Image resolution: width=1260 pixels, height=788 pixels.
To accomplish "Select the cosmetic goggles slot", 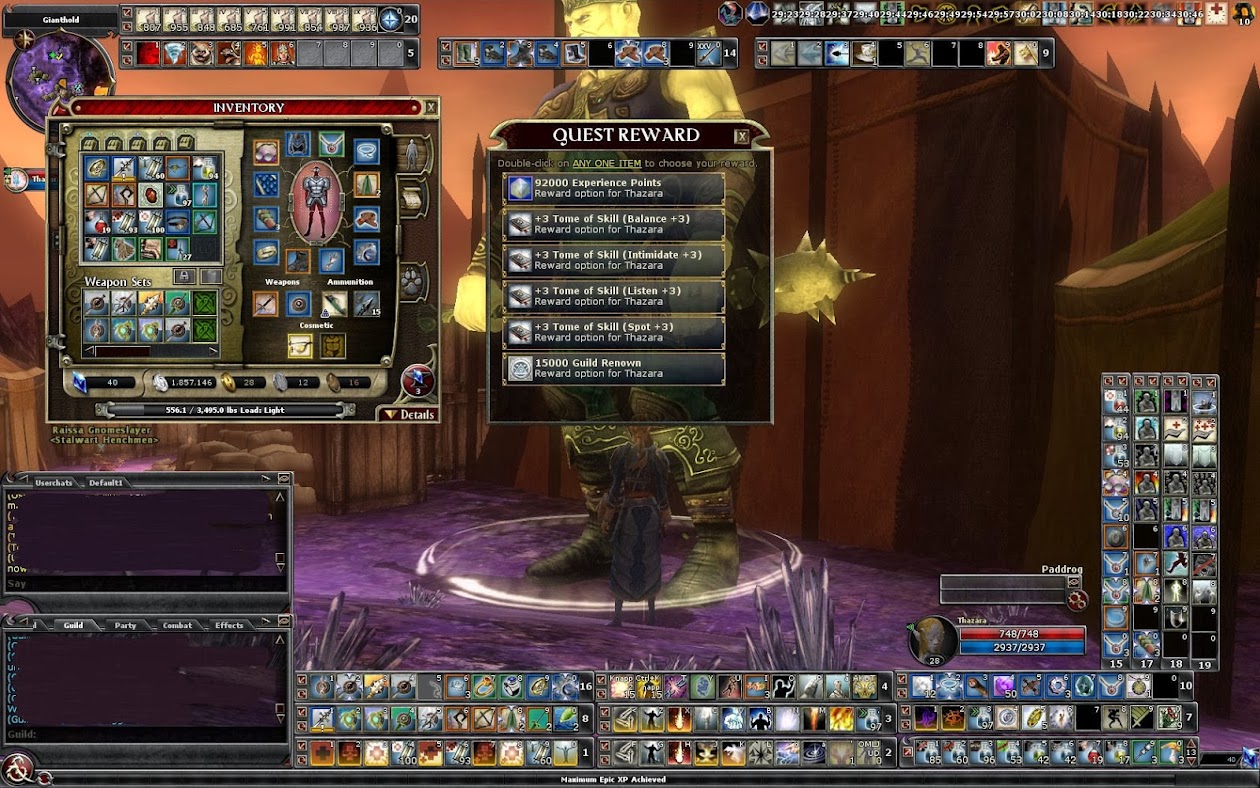I will 298,346.
